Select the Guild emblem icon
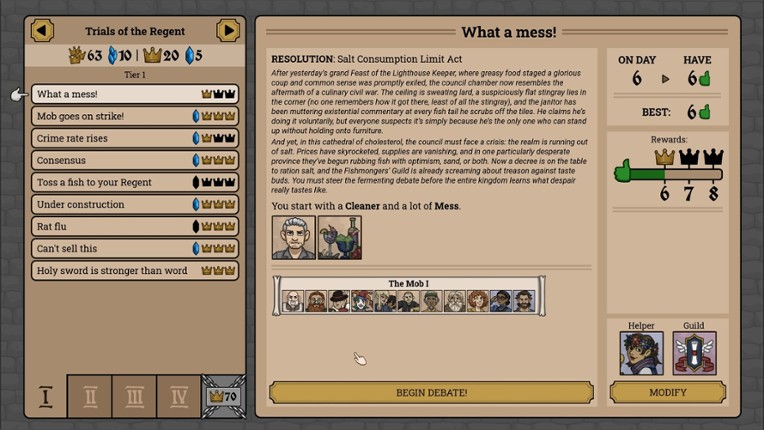 (x=694, y=353)
